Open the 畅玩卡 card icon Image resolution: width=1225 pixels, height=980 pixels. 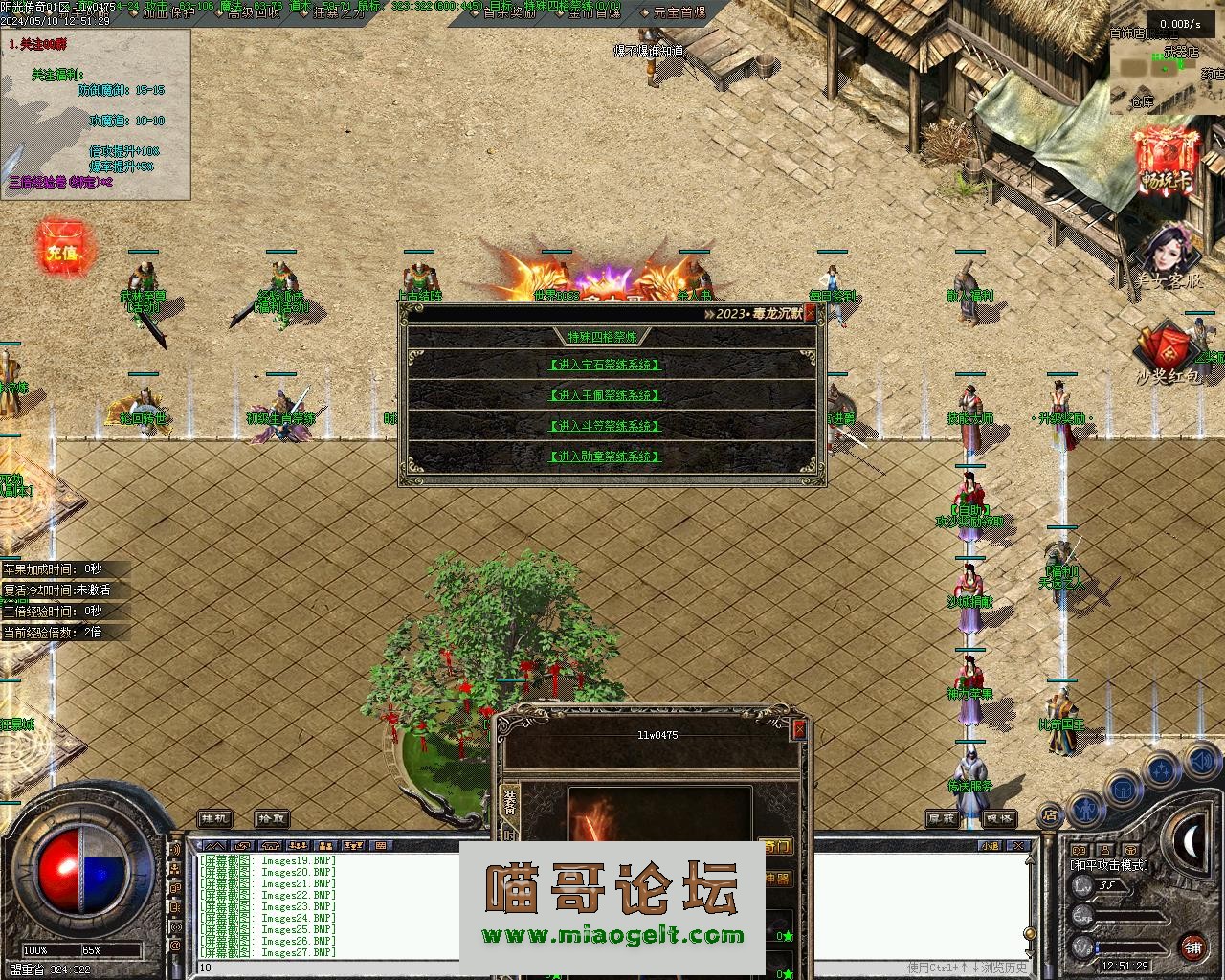(1167, 163)
